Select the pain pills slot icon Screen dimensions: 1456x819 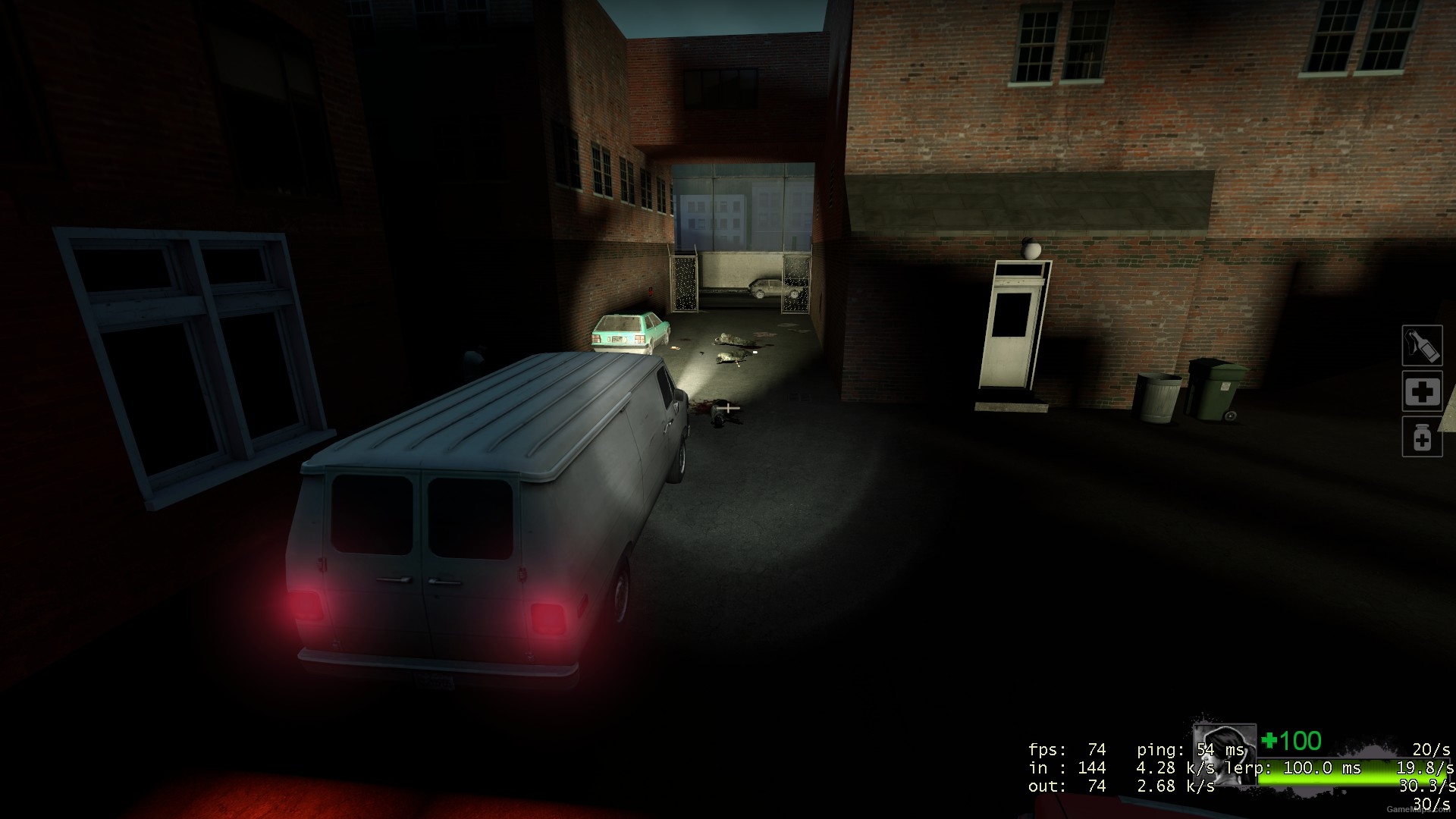coord(1423,437)
